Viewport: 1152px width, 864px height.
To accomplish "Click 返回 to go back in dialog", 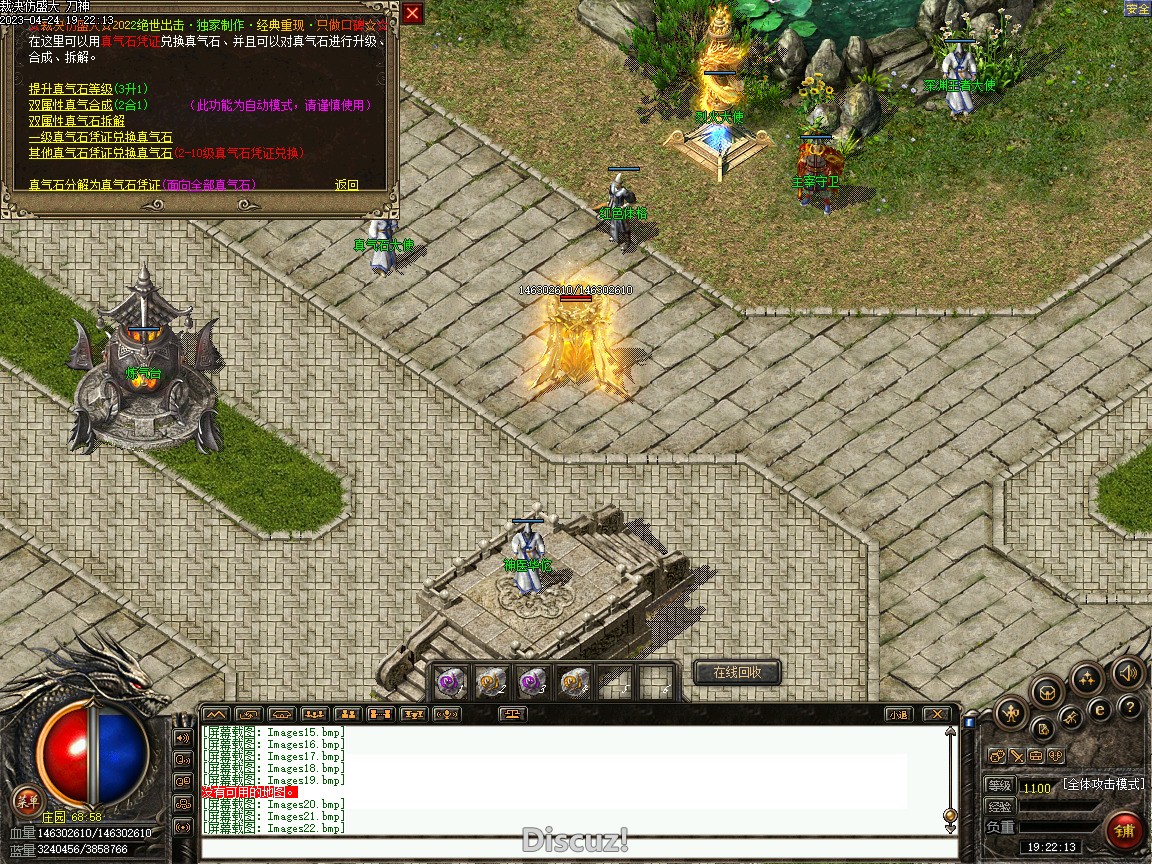I will coord(346,185).
